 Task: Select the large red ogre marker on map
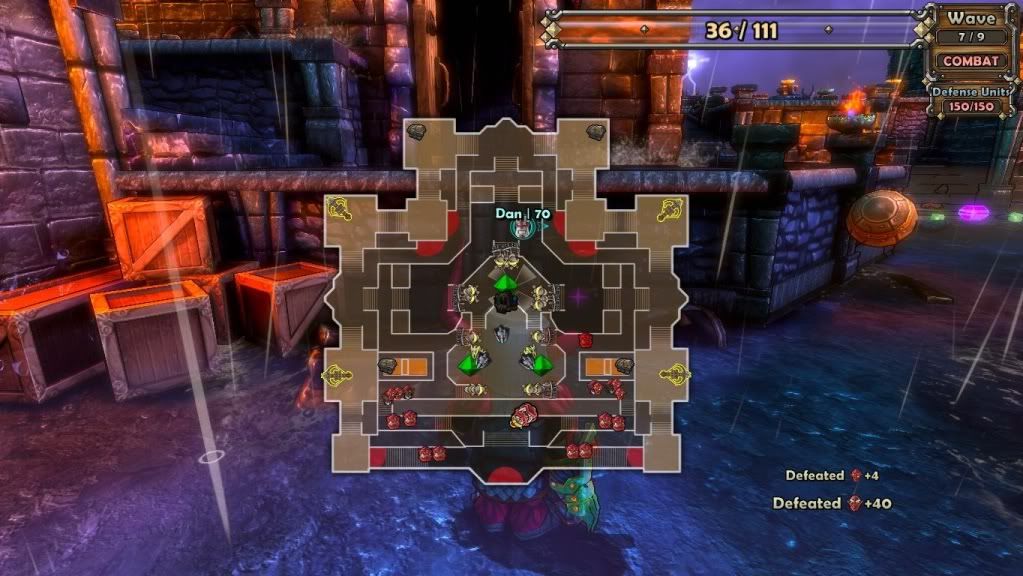523,414
